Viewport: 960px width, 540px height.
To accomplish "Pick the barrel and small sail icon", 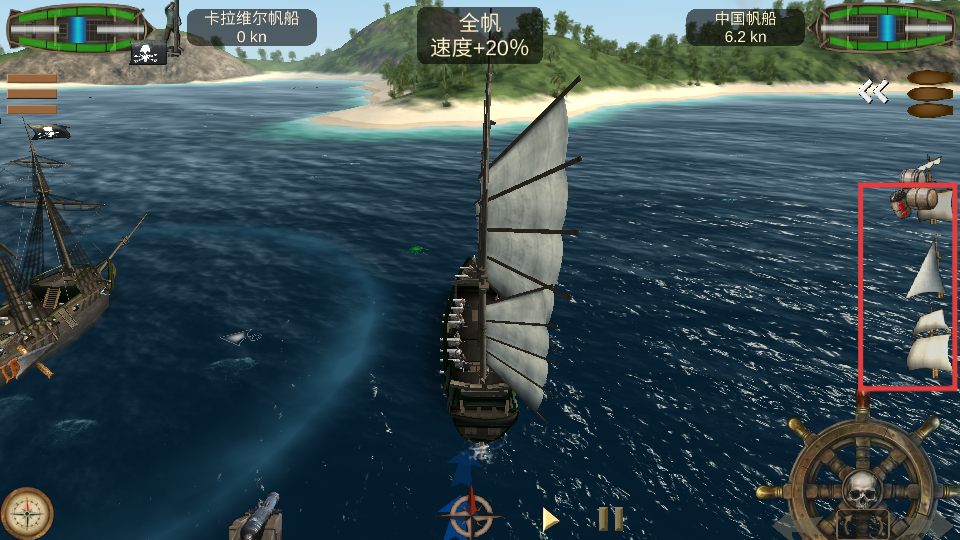I will pyautogui.click(x=919, y=174).
